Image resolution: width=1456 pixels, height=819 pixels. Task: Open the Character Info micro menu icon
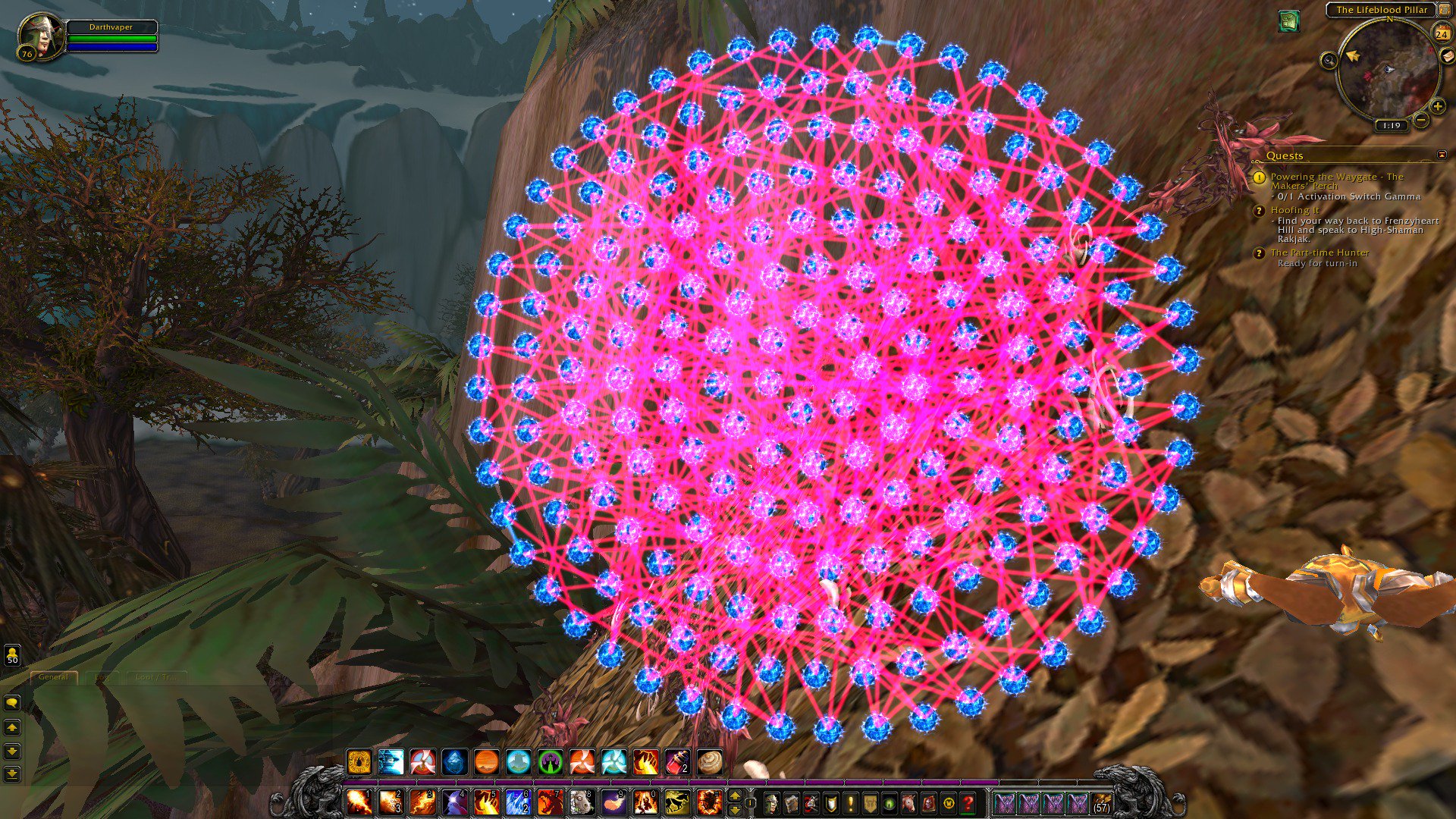tap(772, 802)
